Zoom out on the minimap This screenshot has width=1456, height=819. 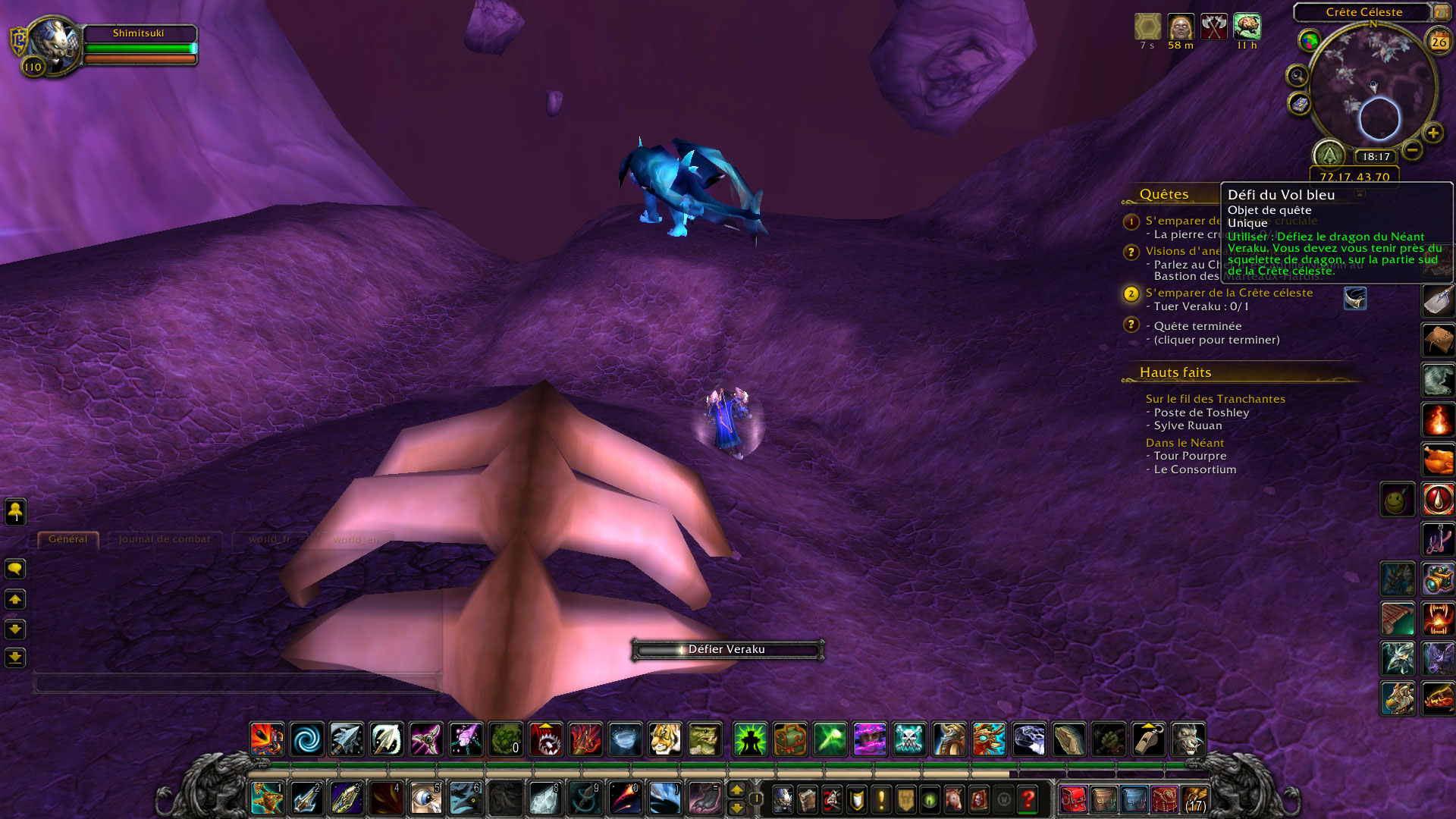[x=1412, y=150]
